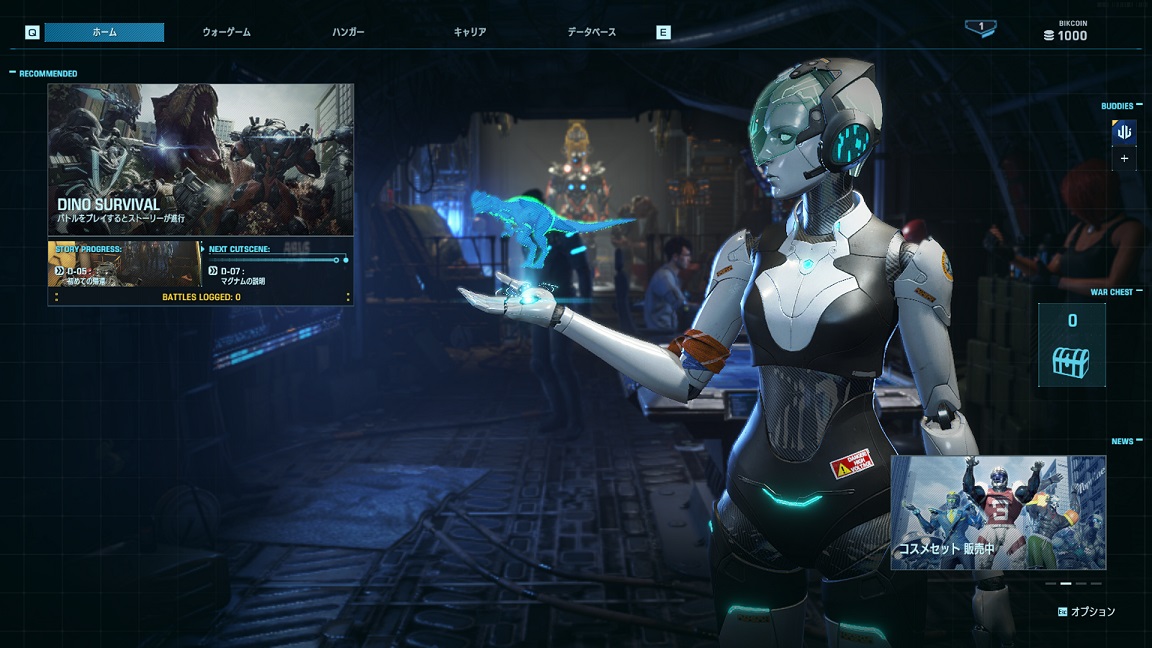Add a buddy with the plus button

[x=1124, y=158]
